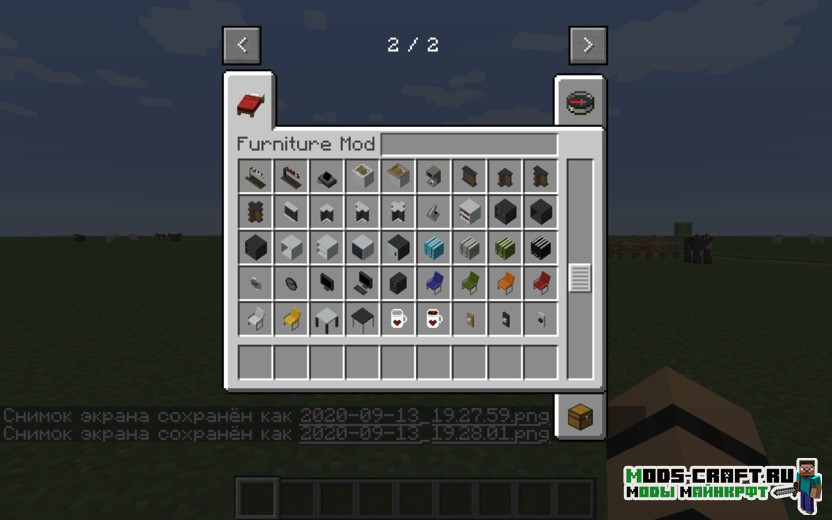Take the white chair item
Image resolution: width=832 pixels, height=520 pixels.
[x=255, y=319]
